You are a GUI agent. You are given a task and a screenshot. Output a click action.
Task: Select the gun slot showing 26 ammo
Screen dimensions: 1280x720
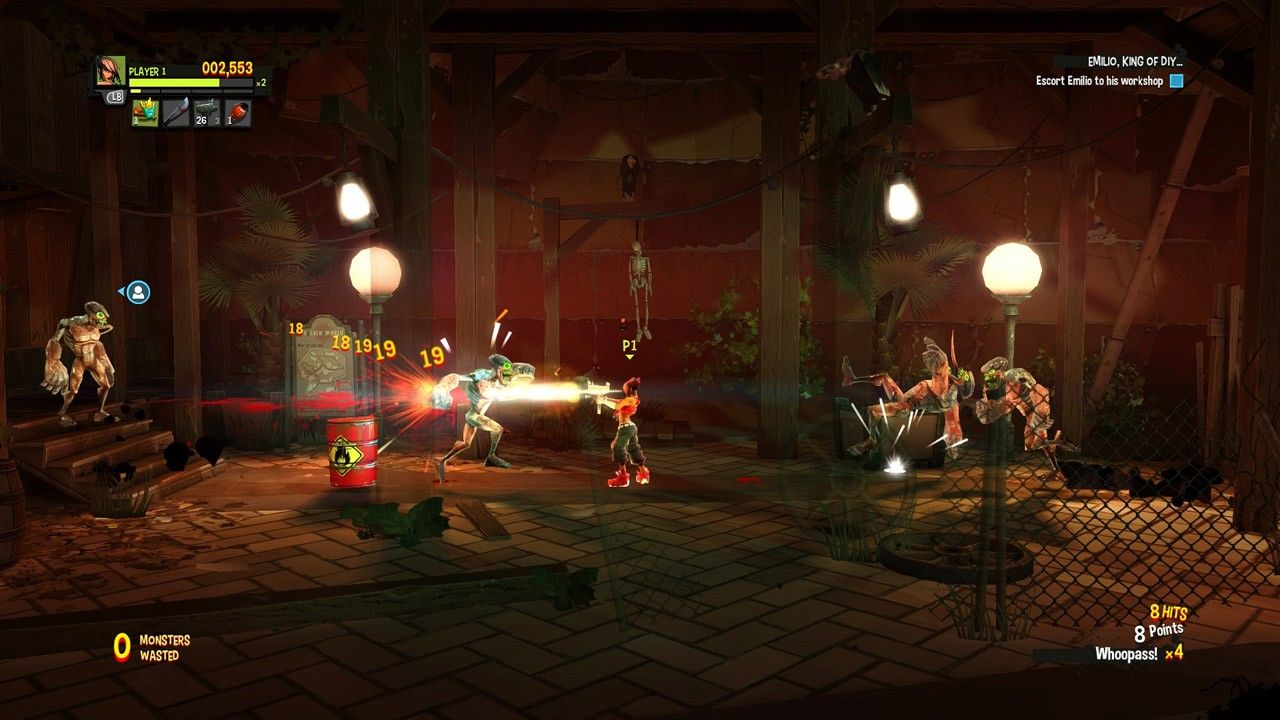click(206, 113)
